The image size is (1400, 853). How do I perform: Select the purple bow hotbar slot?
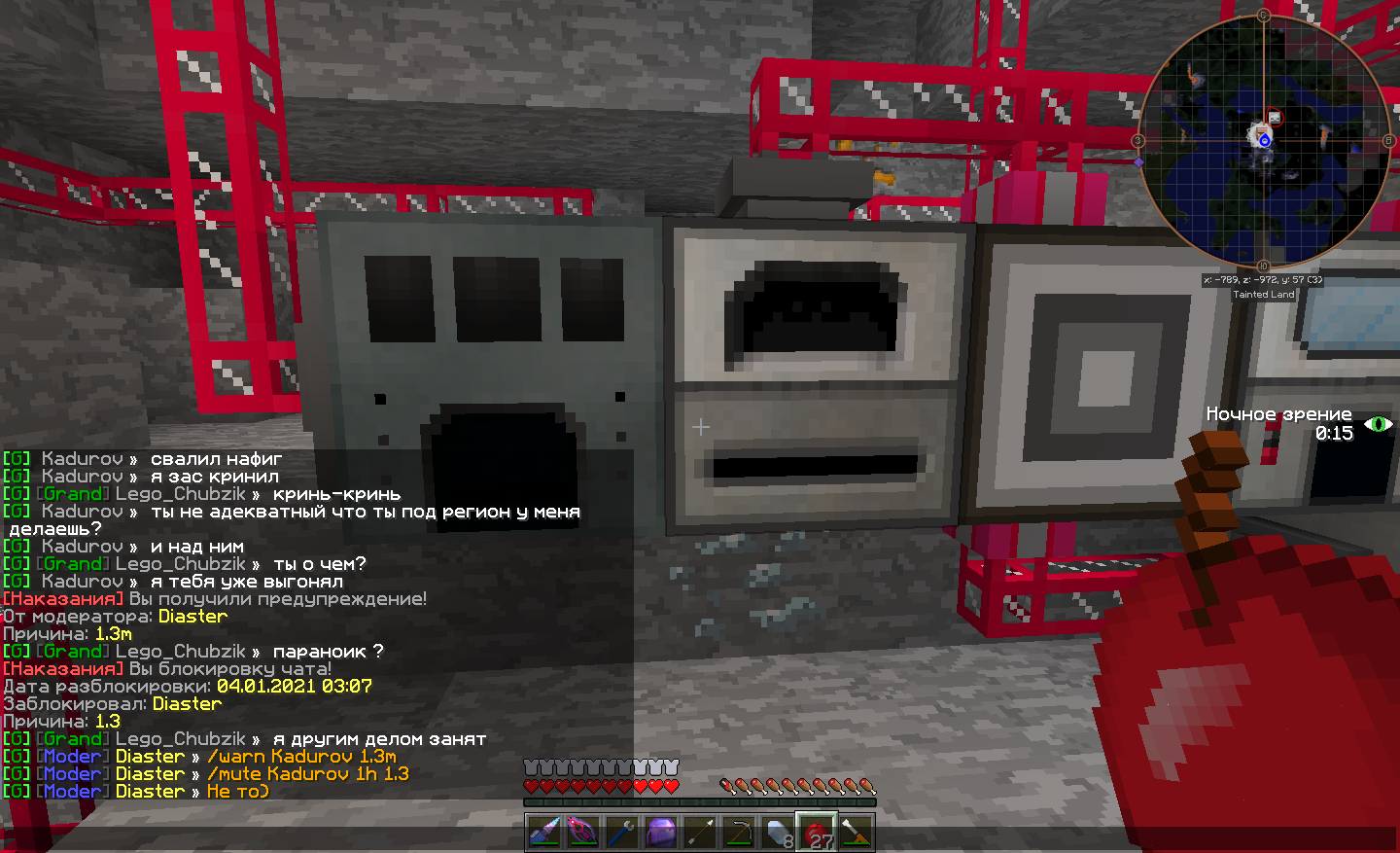pyautogui.click(x=583, y=833)
